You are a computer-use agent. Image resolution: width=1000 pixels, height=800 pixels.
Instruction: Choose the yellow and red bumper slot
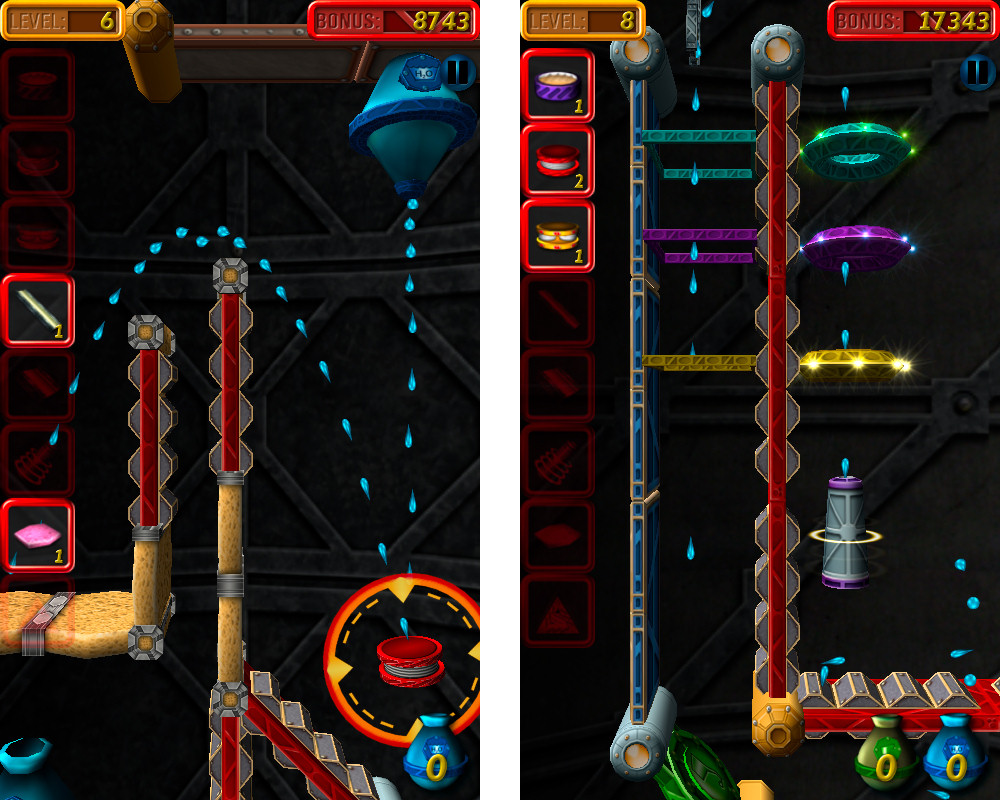click(558, 236)
